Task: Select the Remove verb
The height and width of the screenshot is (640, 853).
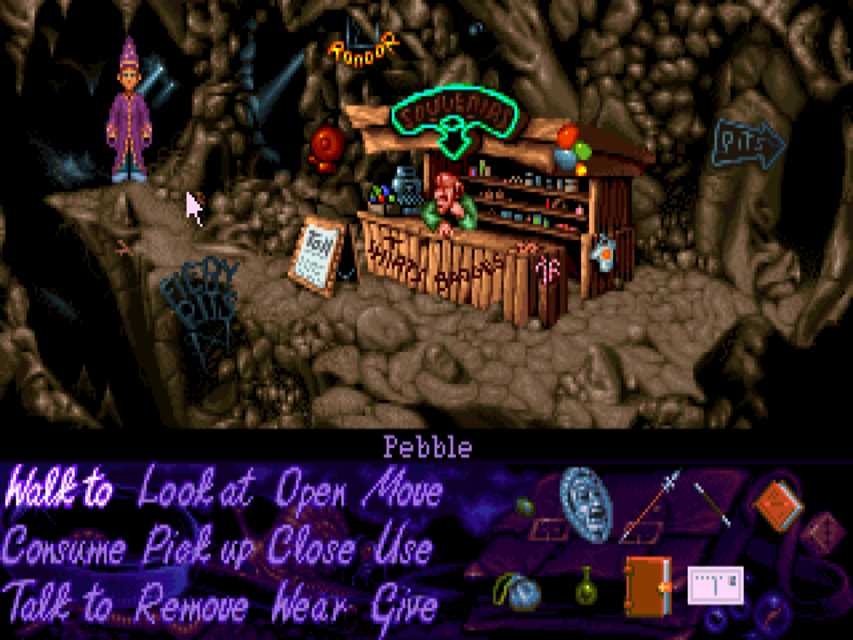Action: coord(193,605)
